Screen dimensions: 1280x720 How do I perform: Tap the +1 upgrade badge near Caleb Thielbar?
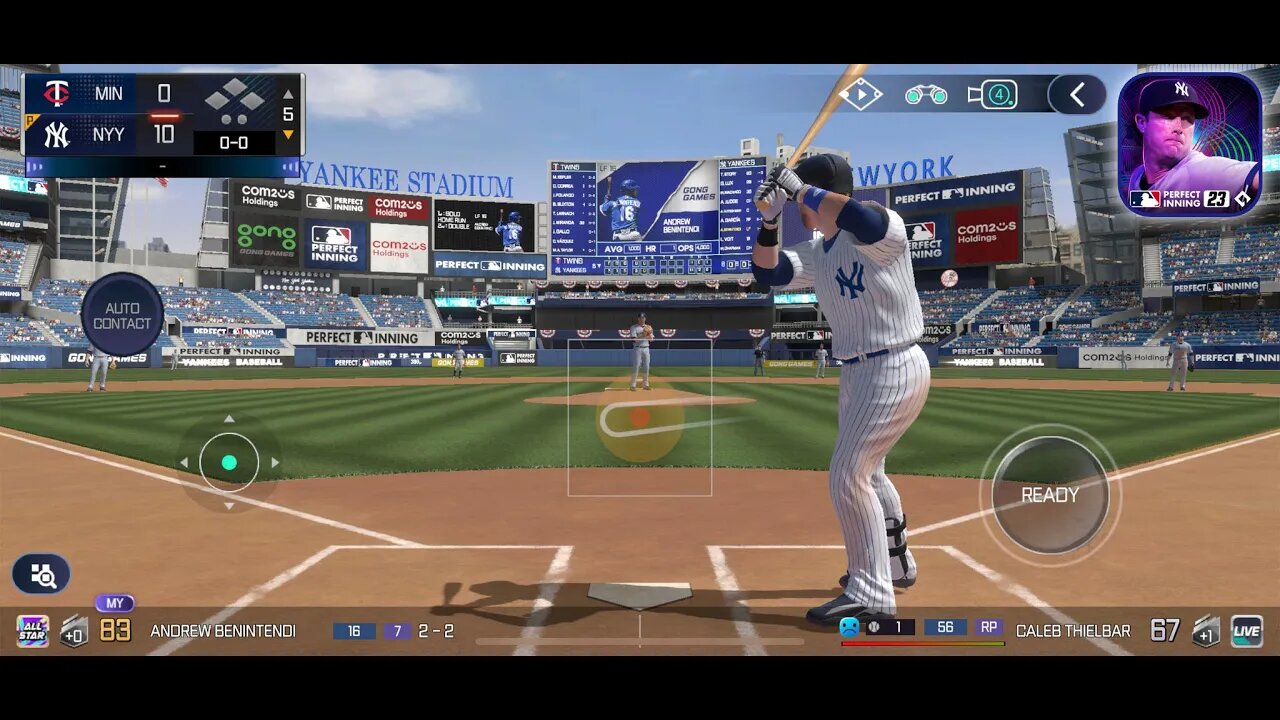[1203, 633]
